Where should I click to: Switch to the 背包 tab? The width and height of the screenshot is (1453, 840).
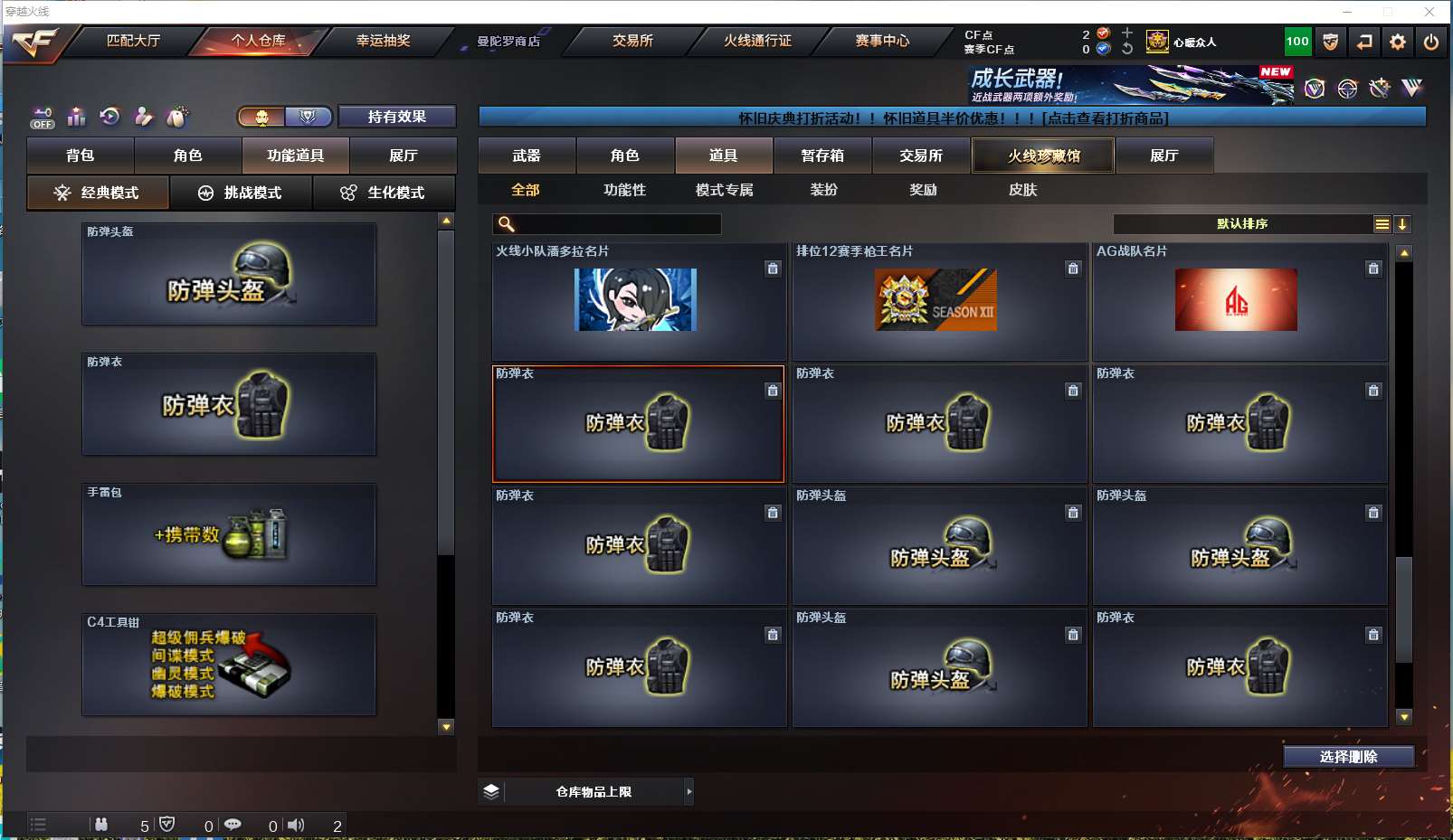81,156
